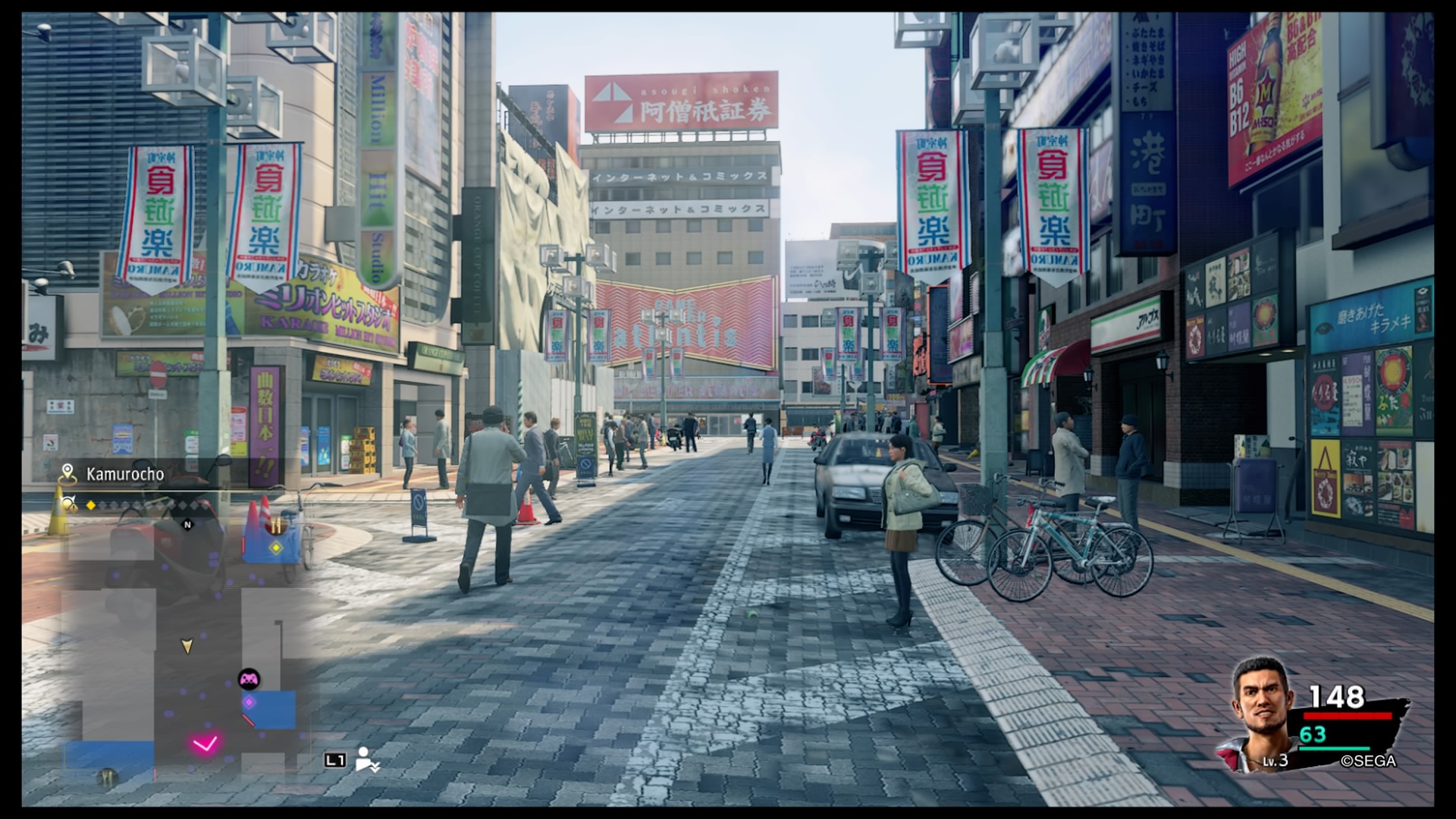The width and height of the screenshot is (1456, 819).
Task: Click the gold player arrow on the minimap
Action: (x=187, y=645)
